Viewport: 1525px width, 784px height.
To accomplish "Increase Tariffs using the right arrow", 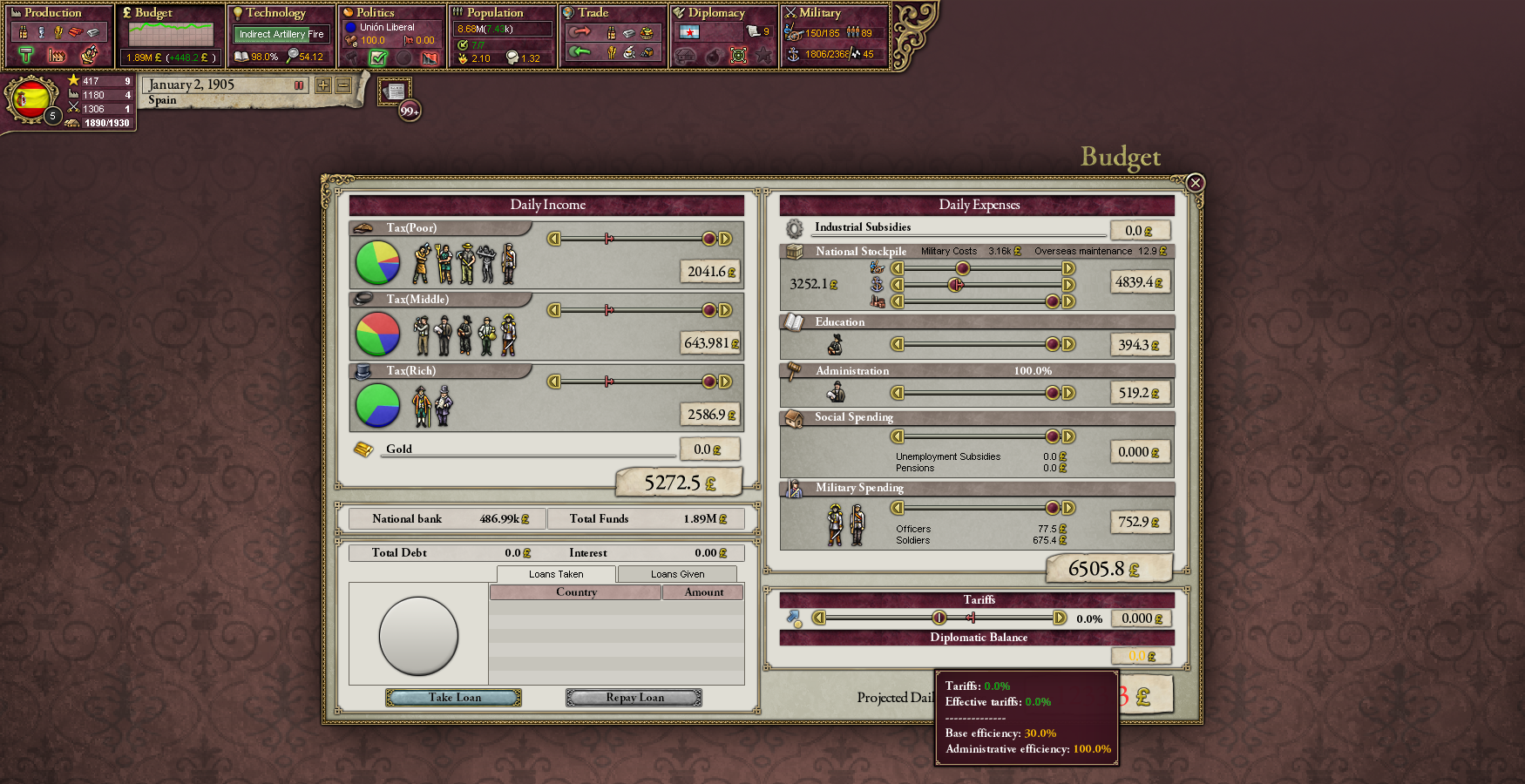I will click(x=1060, y=618).
